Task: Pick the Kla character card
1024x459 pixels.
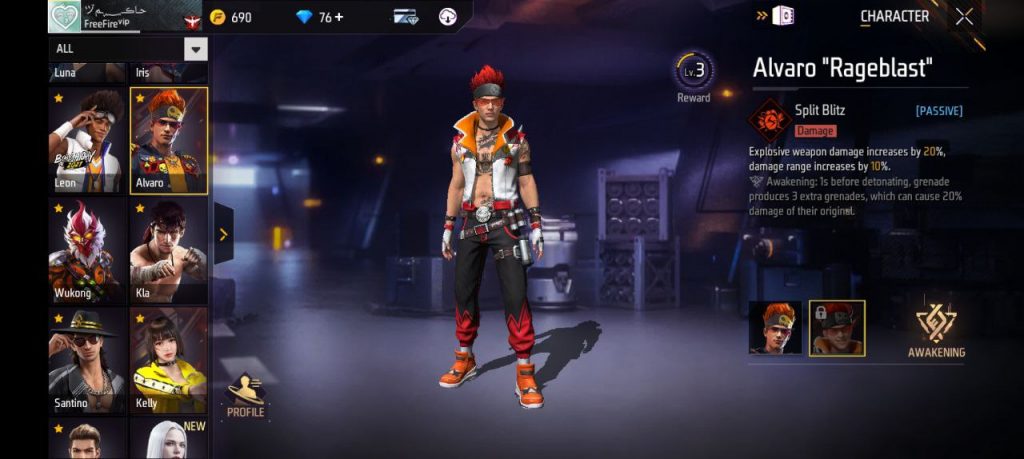Action: click(x=168, y=250)
